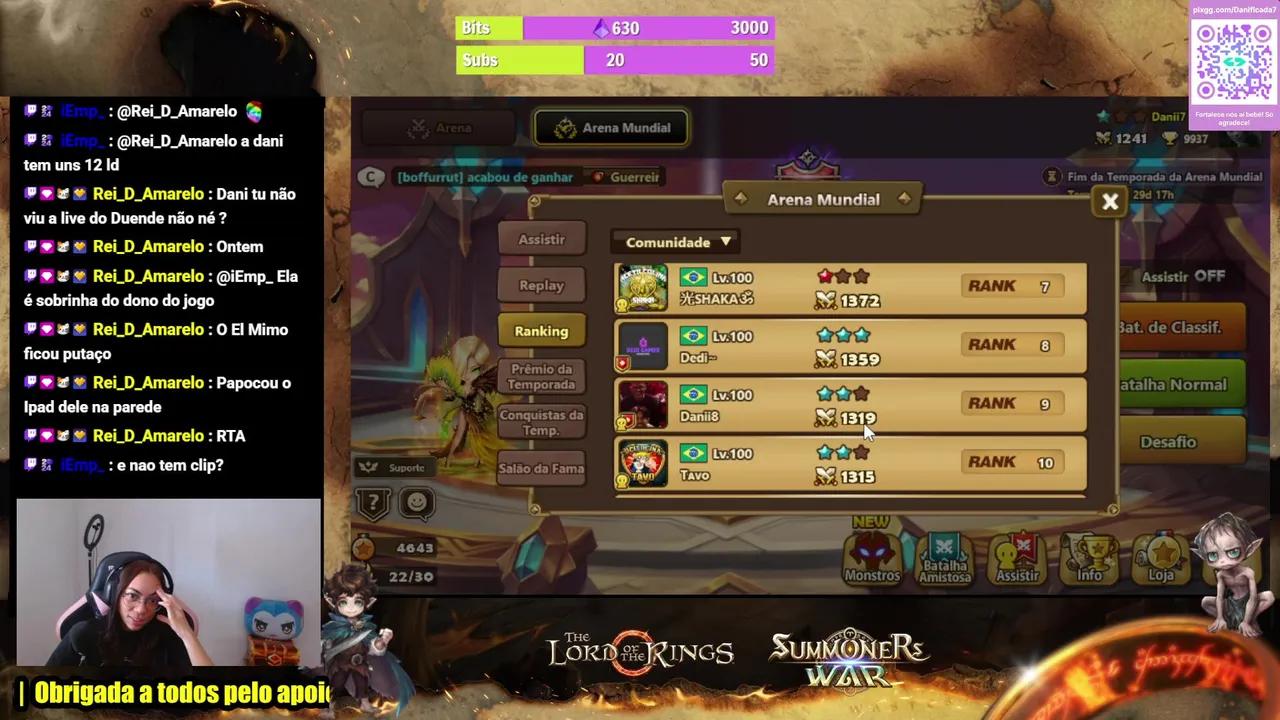Click the Assistir spectate icon on bottom toolbar
Screen dimensions: 1280x720
coord(1017,557)
